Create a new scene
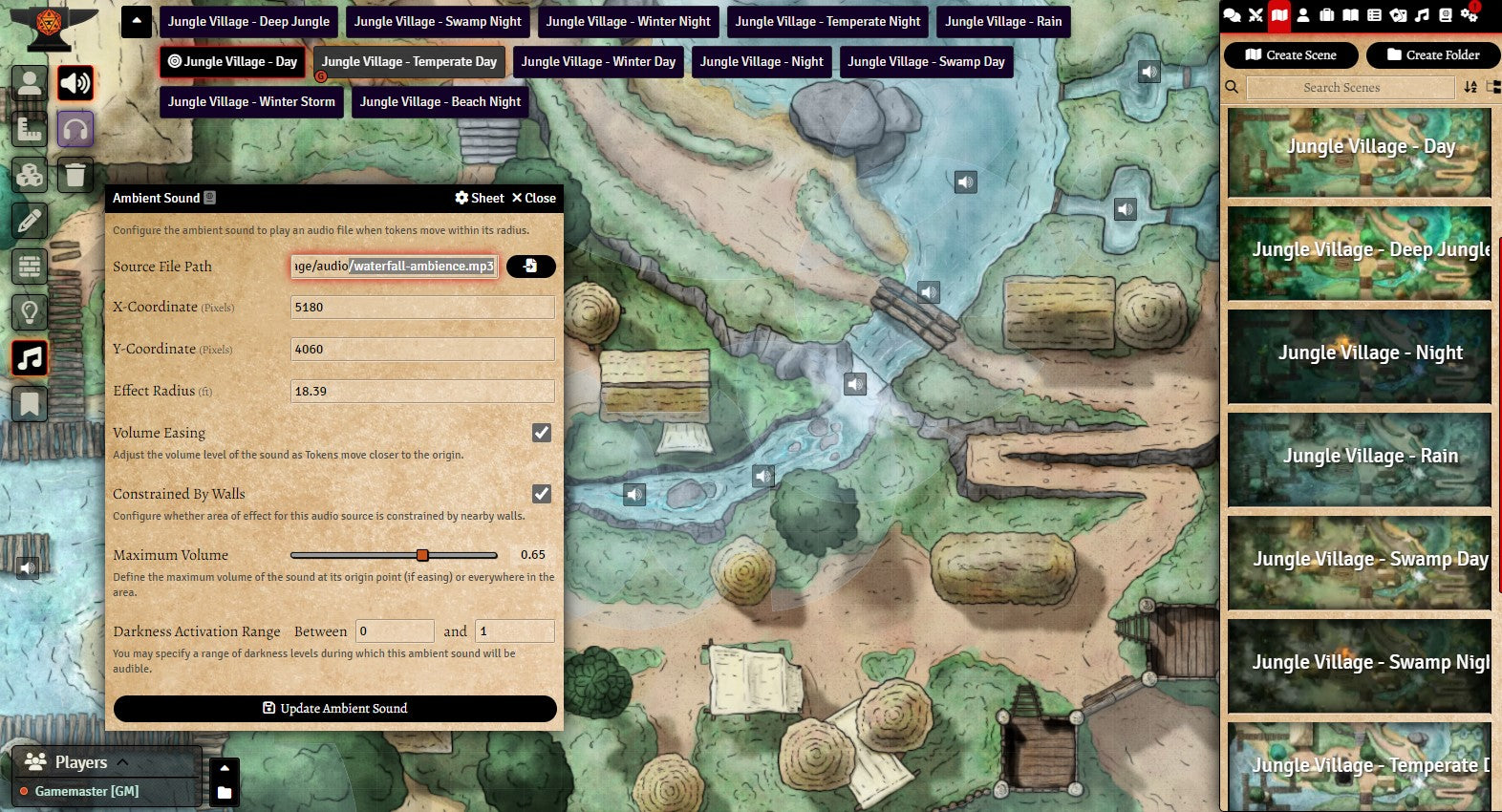 pos(1291,55)
